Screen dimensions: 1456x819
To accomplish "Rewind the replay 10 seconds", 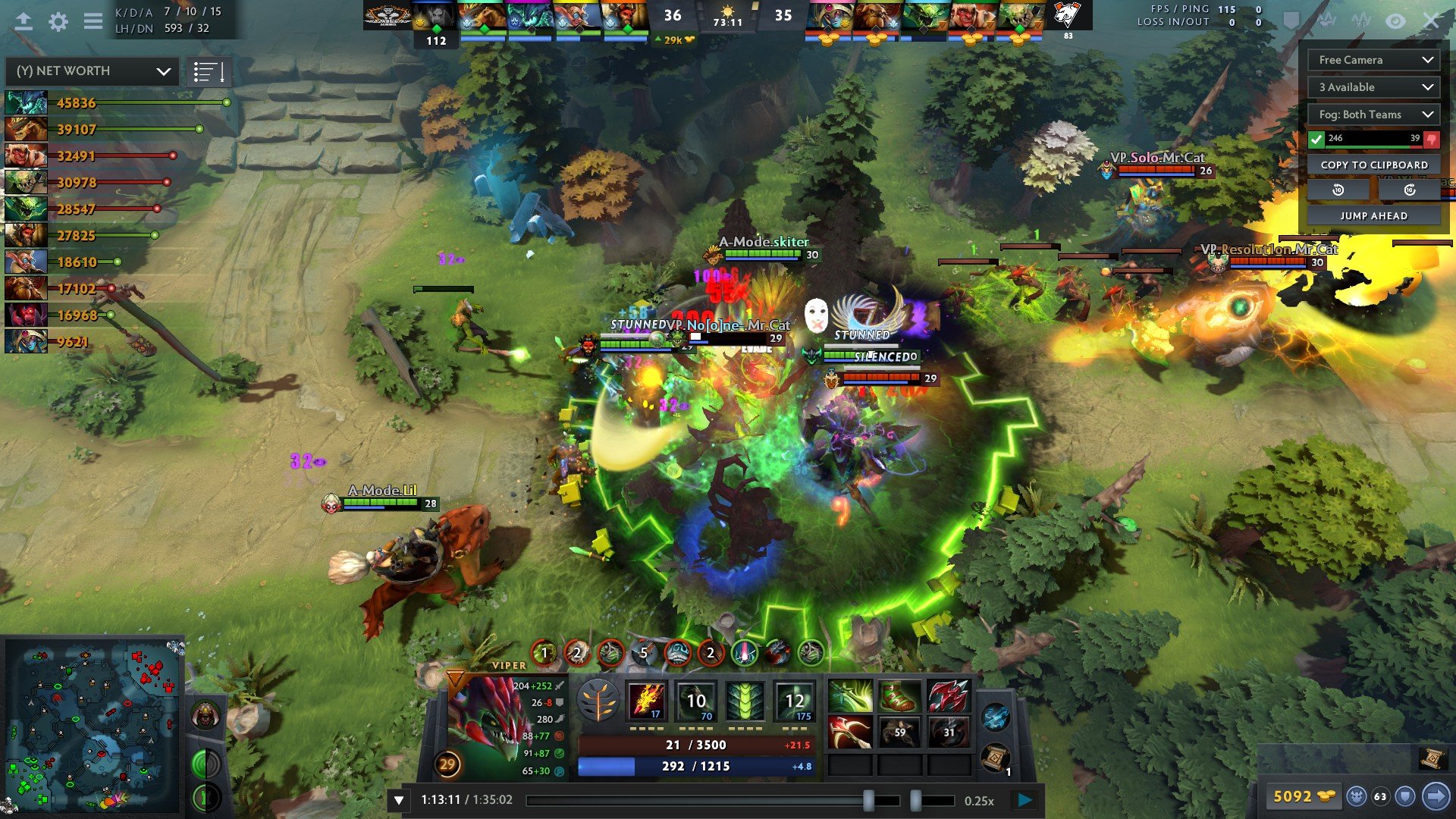I will (x=1338, y=190).
